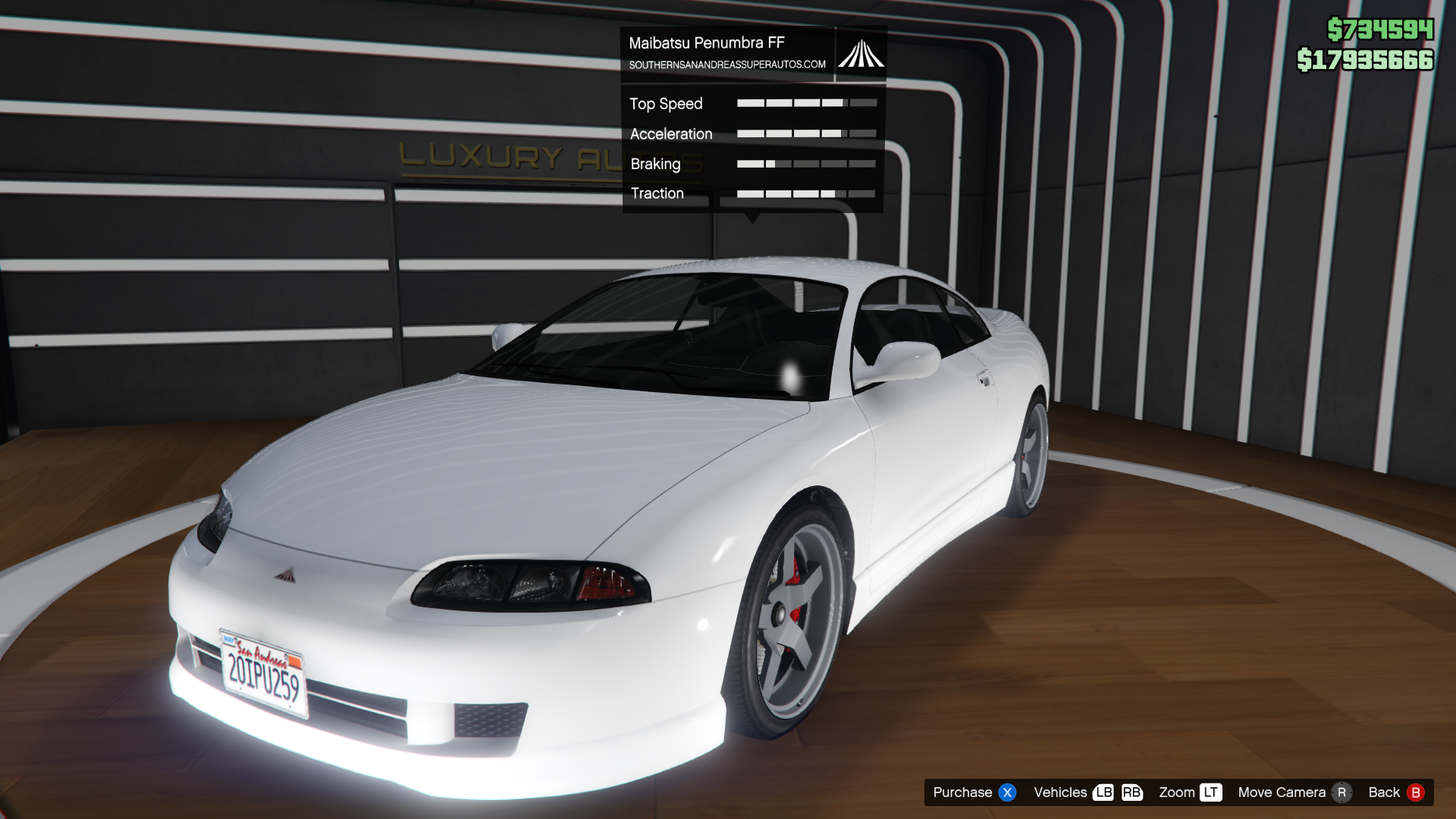1456x819 pixels.
Task: Activate the Zoom option
Action: click(x=1189, y=792)
